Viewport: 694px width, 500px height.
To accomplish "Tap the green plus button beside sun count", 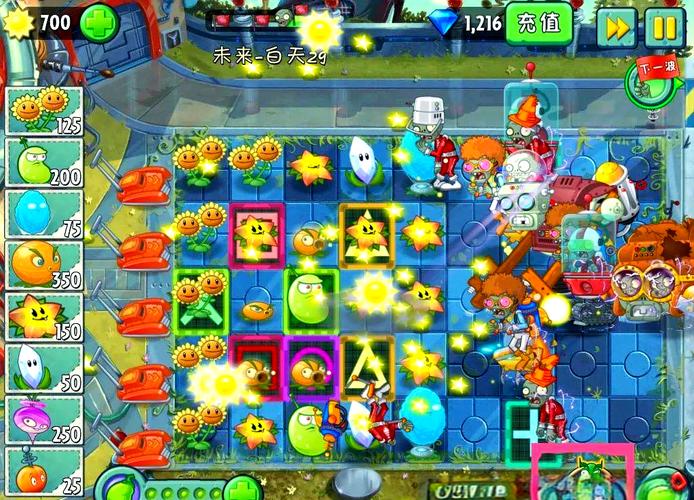I will 99,20.
